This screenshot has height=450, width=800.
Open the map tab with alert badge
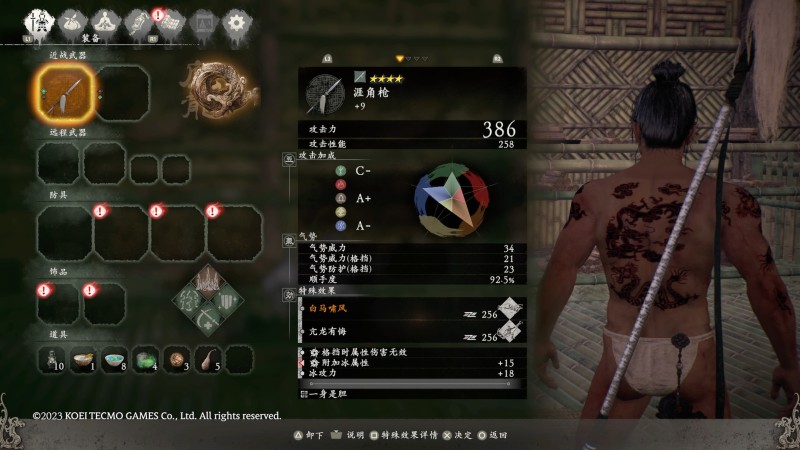[x=170, y=21]
